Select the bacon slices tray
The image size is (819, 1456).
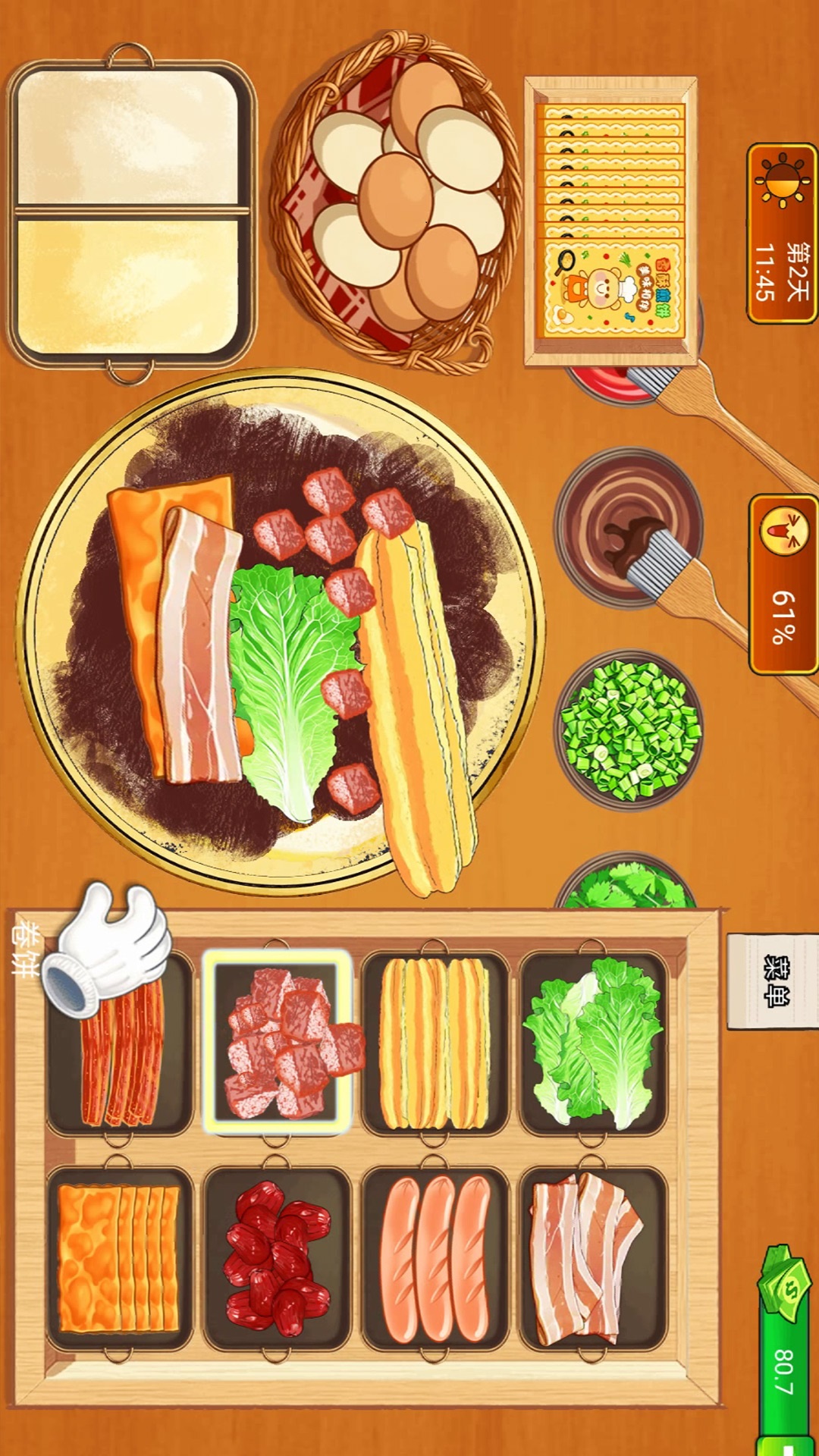pos(593,1258)
